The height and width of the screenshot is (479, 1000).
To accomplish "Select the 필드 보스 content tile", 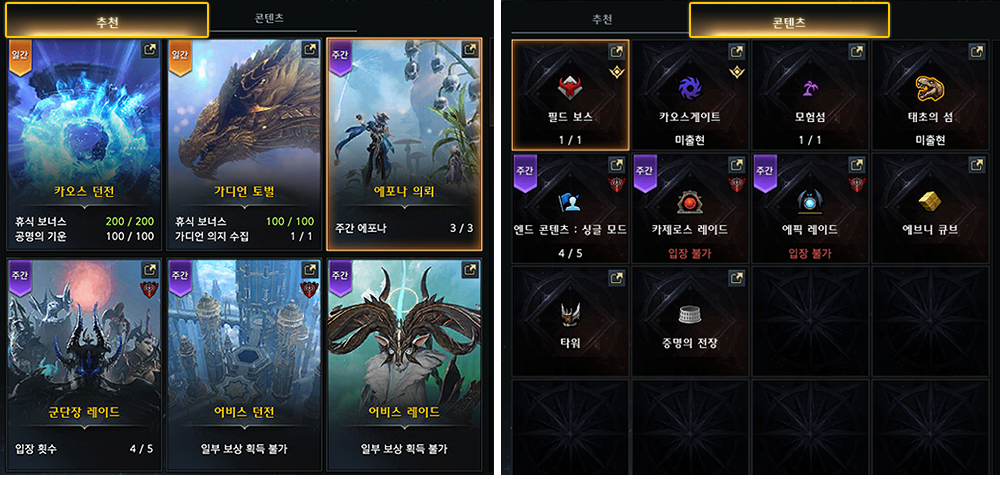I will click(570, 94).
